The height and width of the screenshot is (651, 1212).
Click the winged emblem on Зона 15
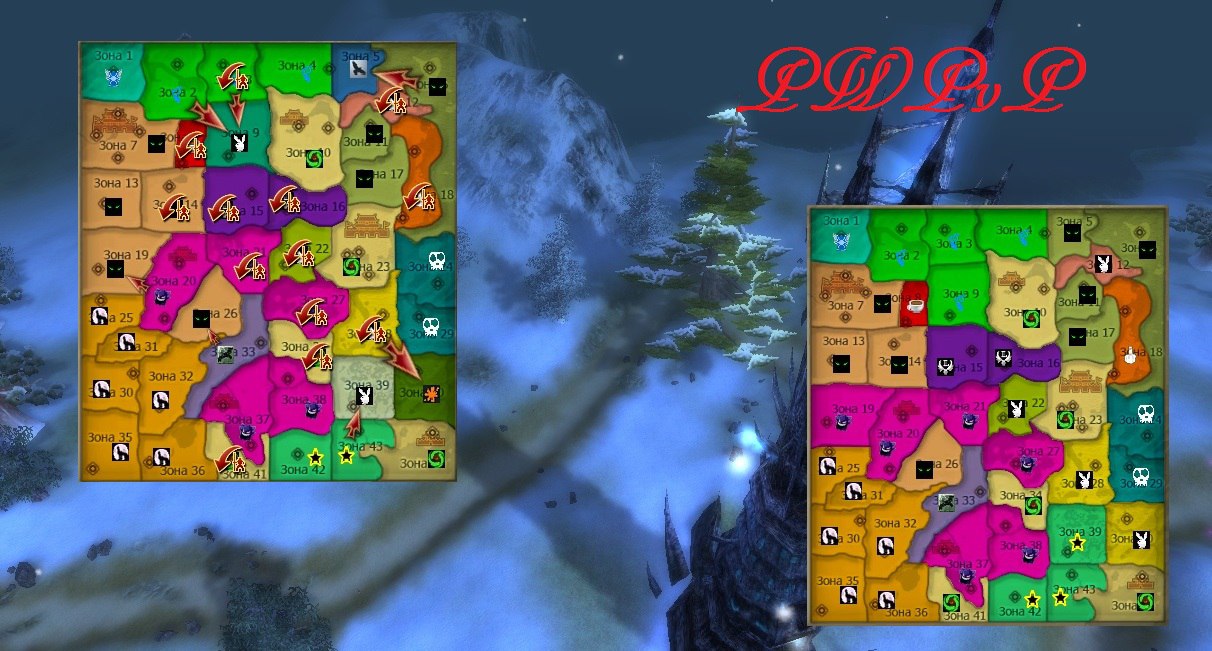coord(945,366)
